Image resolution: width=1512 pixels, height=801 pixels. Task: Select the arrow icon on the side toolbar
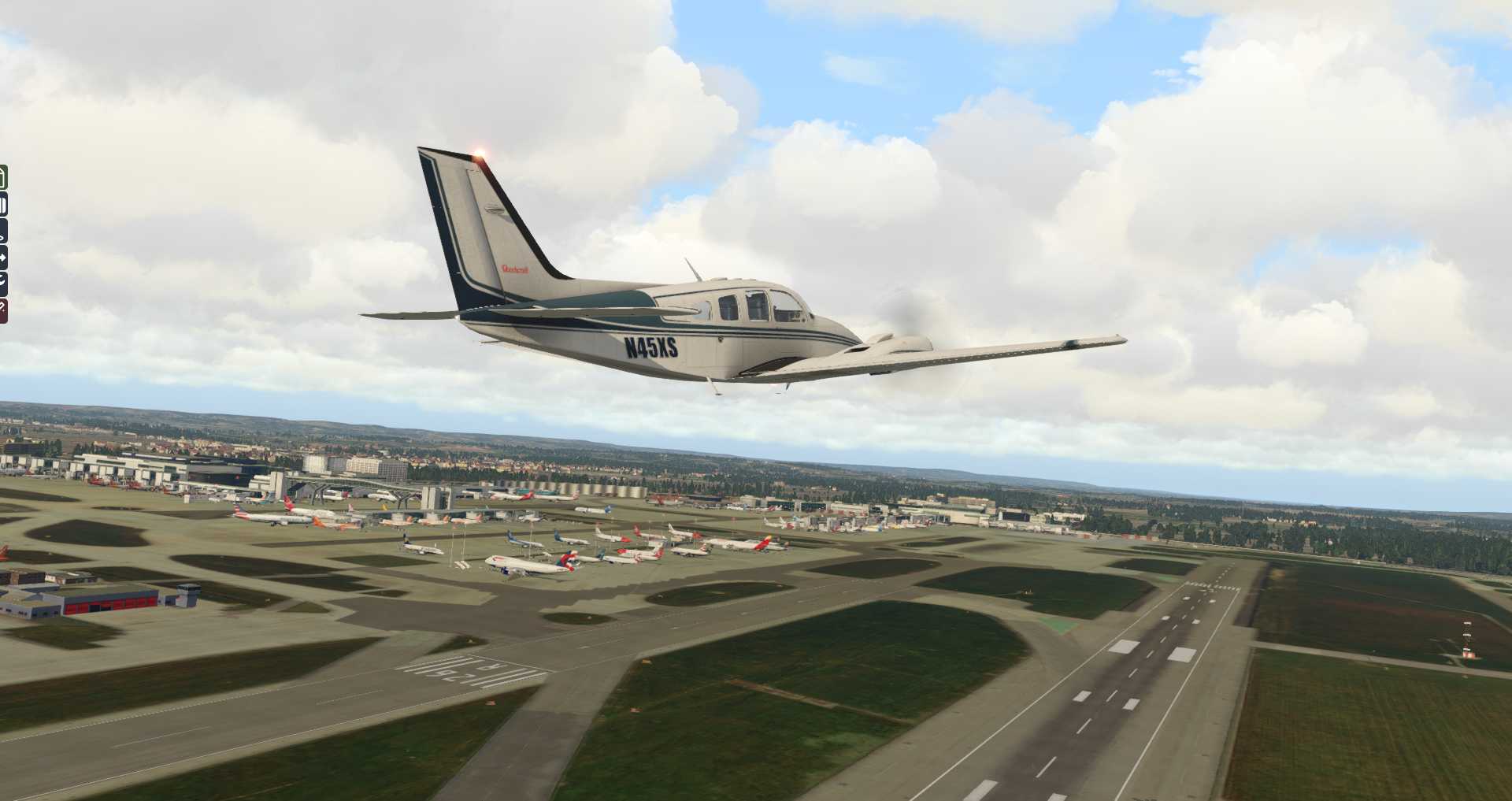click(3, 257)
